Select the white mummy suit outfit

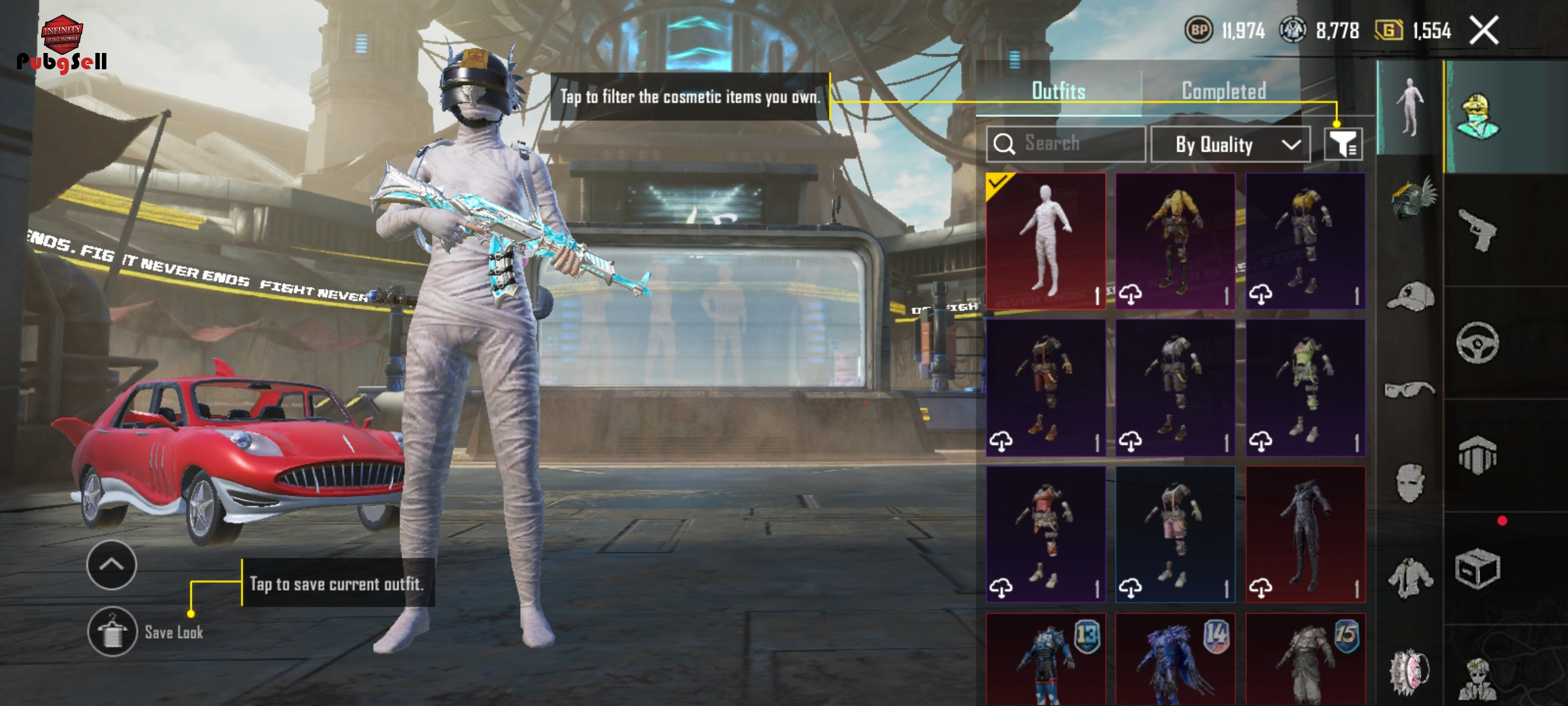[x=1045, y=241]
